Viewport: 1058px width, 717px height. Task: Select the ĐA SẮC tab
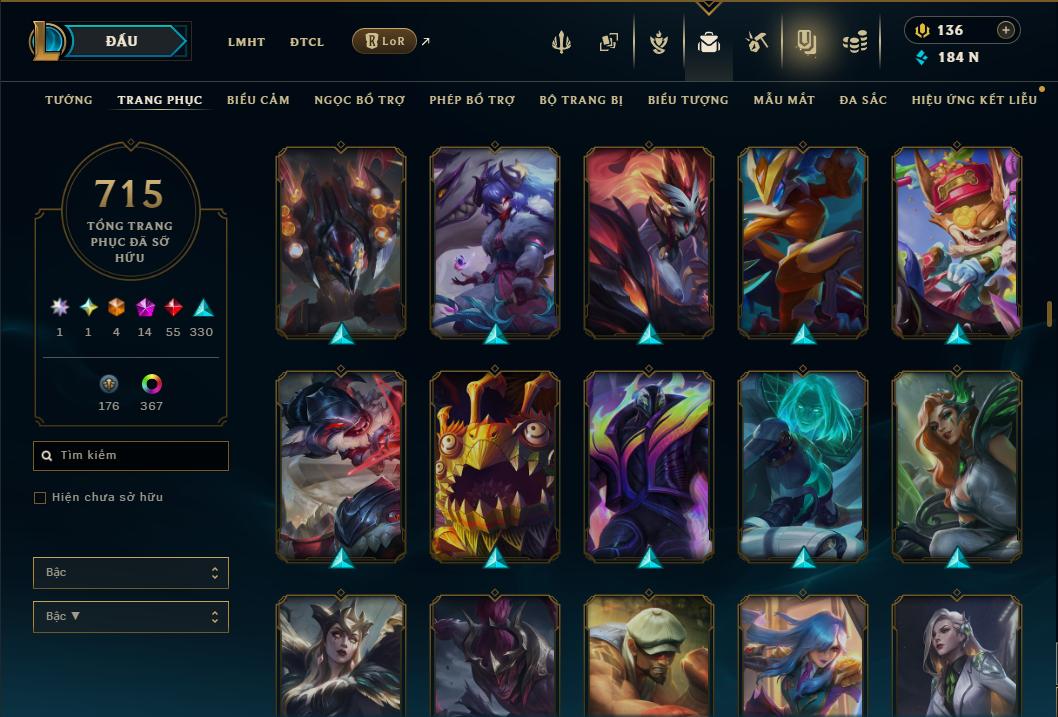863,100
